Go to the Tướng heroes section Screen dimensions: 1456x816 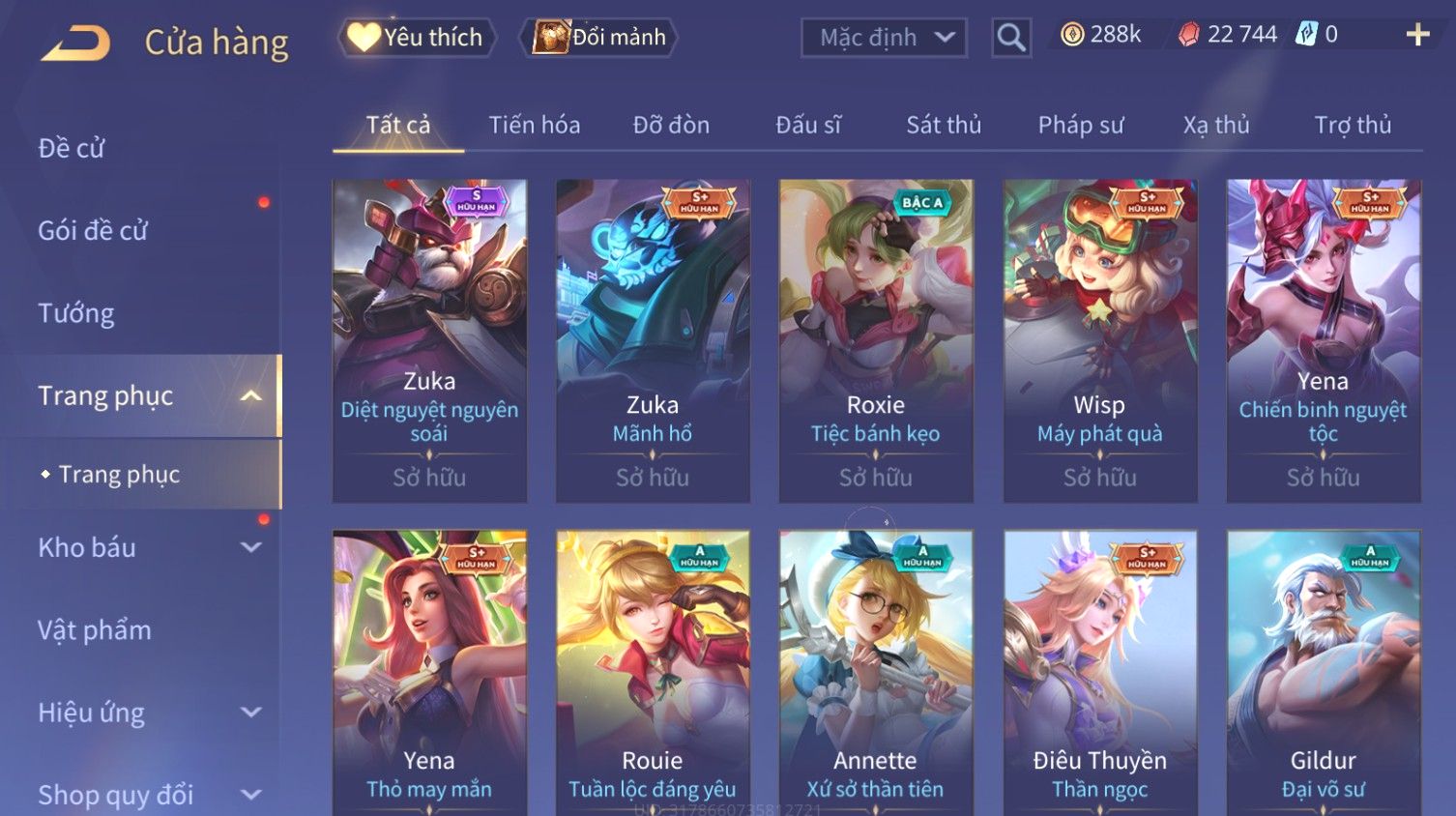pos(76,313)
